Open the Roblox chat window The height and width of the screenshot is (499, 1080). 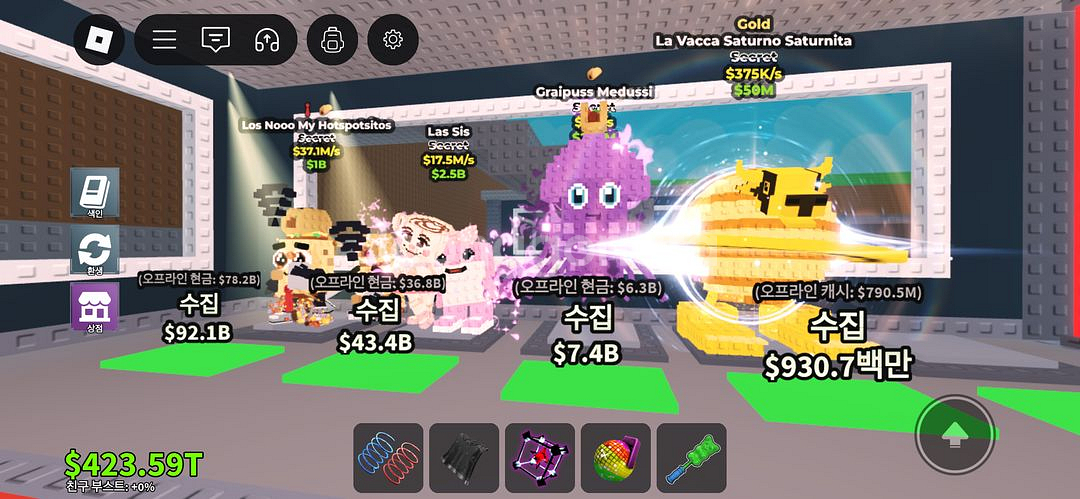point(215,40)
